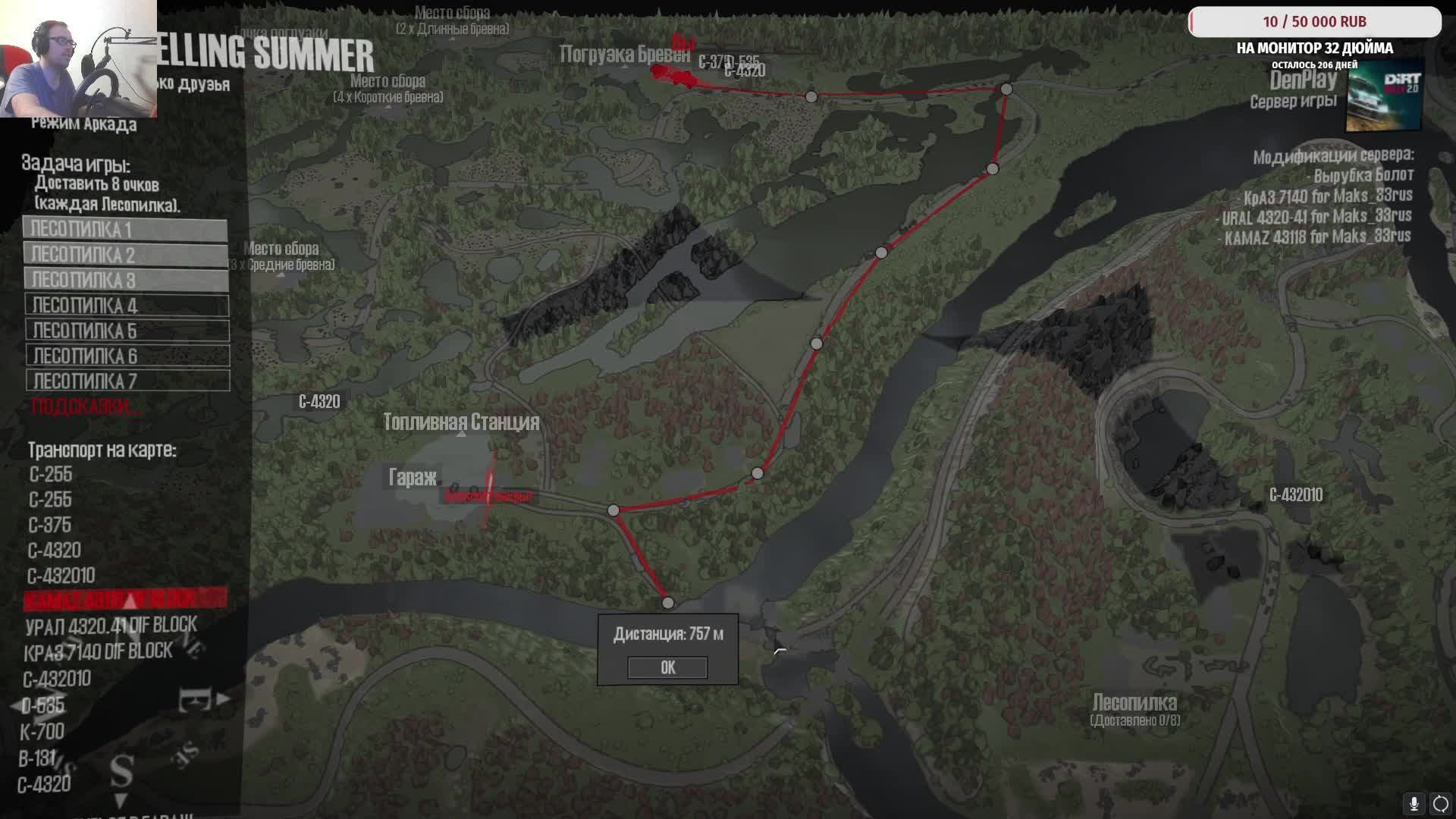1456x819 pixels.
Task: Select the Топливная Станция map marker
Action: coord(461,422)
